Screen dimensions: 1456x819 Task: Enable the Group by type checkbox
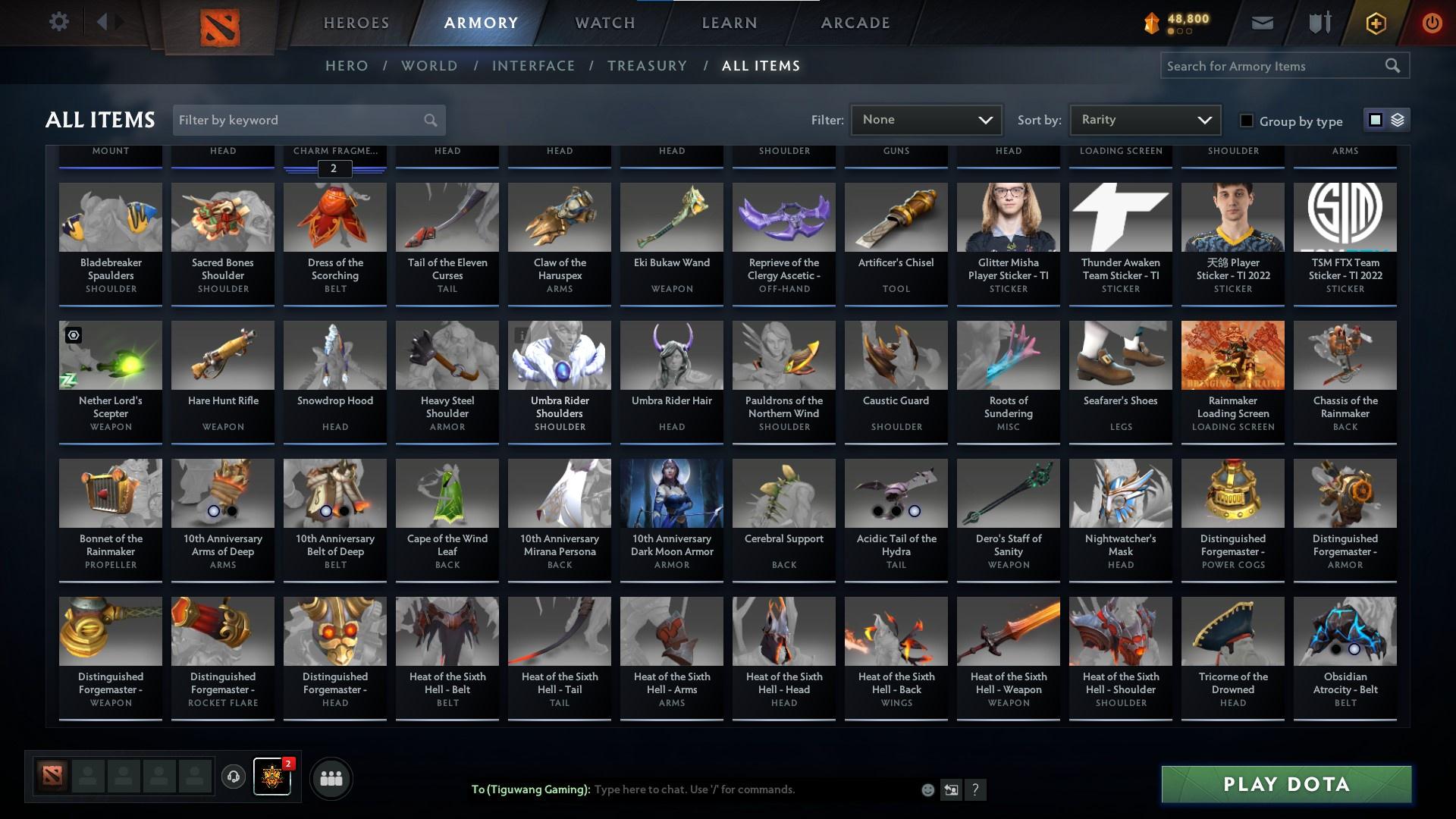[1247, 121]
